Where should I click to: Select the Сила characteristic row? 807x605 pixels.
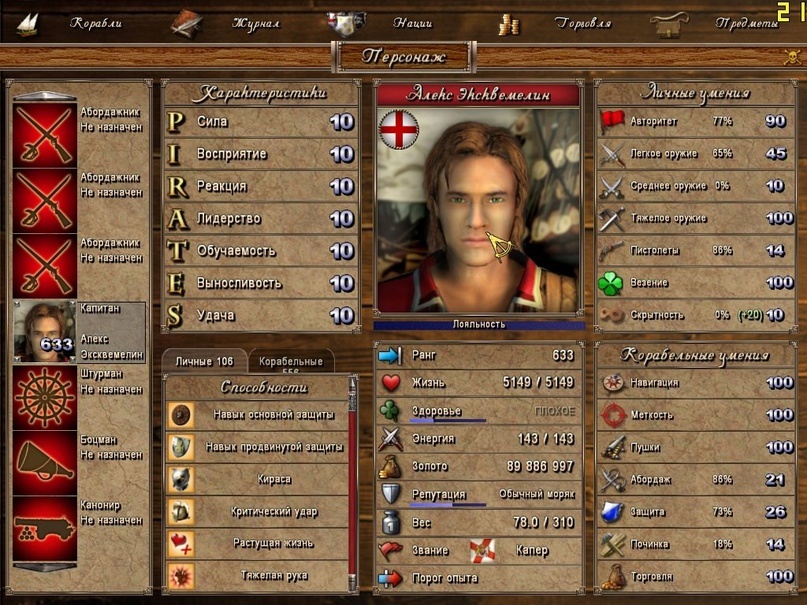coord(259,122)
